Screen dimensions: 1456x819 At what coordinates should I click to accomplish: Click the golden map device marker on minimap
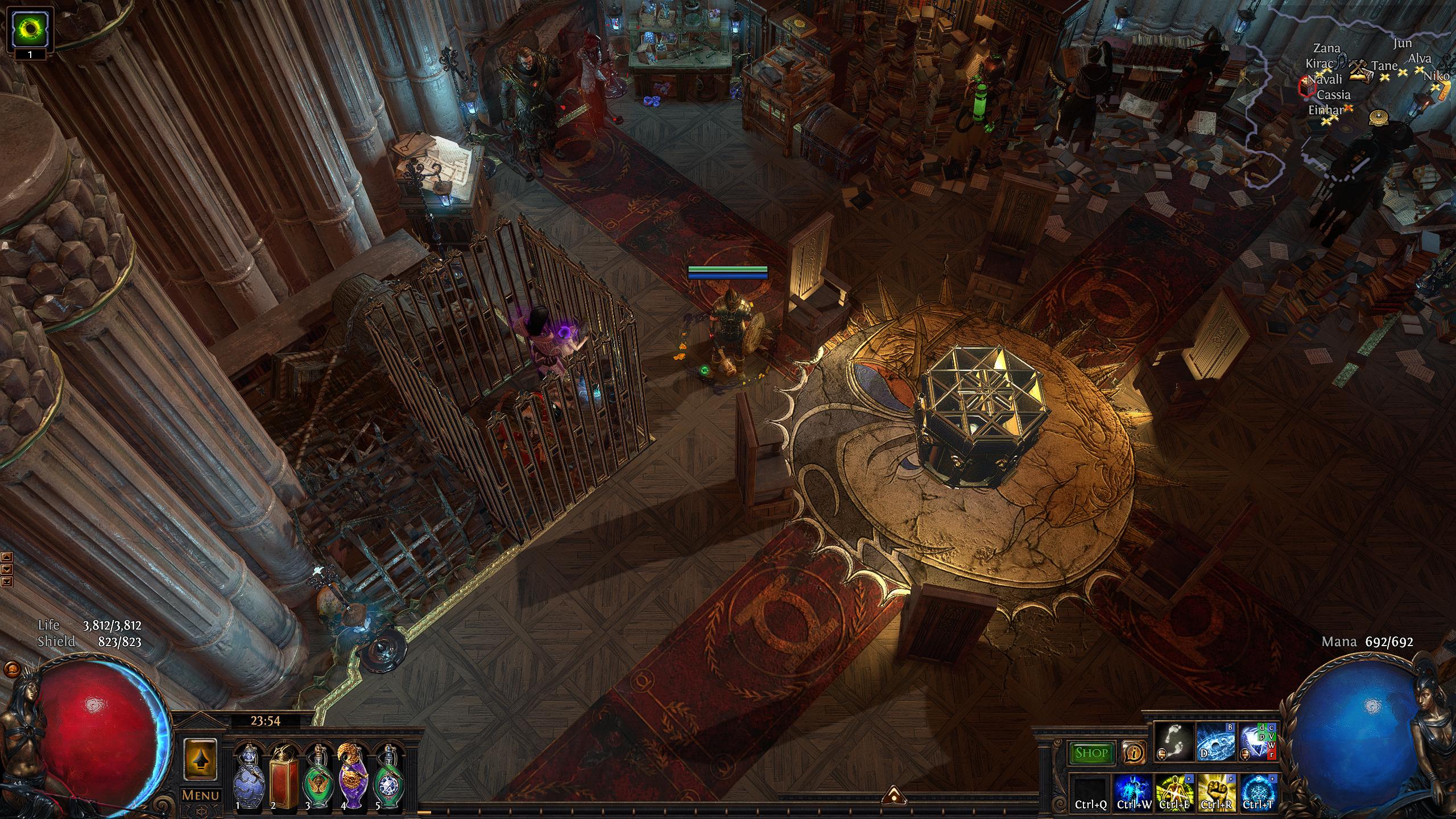[x=1379, y=117]
